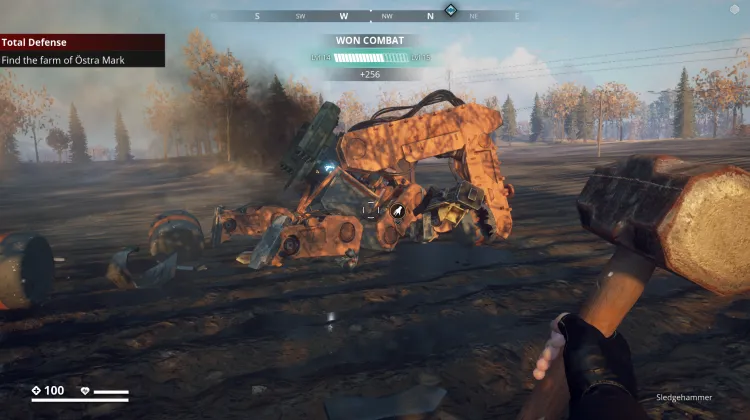Open the Total Defense mission tracker
This screenshot has width=750, height=420.
[x=82, y=43]
